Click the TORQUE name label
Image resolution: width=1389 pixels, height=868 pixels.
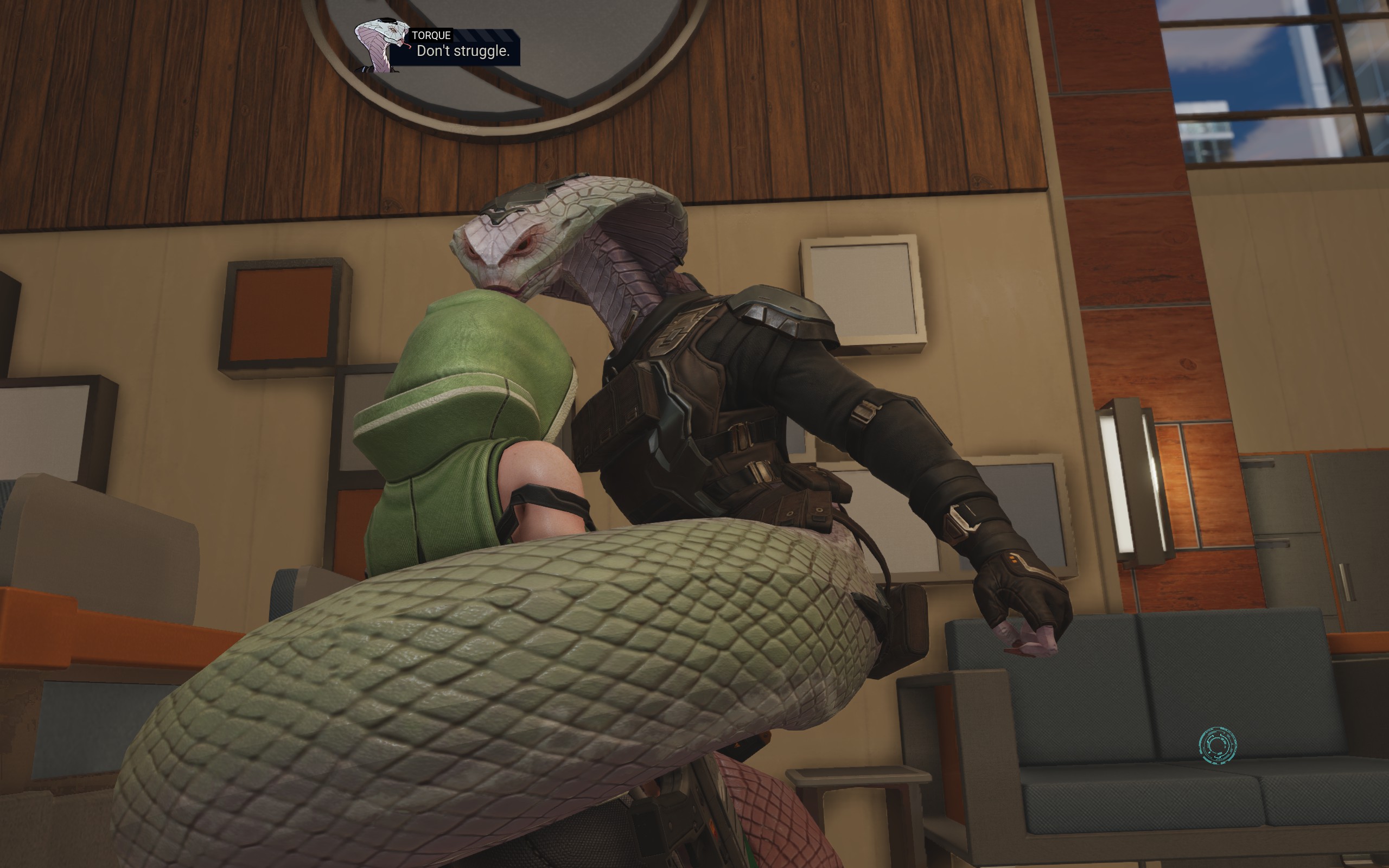coord(431,34)
